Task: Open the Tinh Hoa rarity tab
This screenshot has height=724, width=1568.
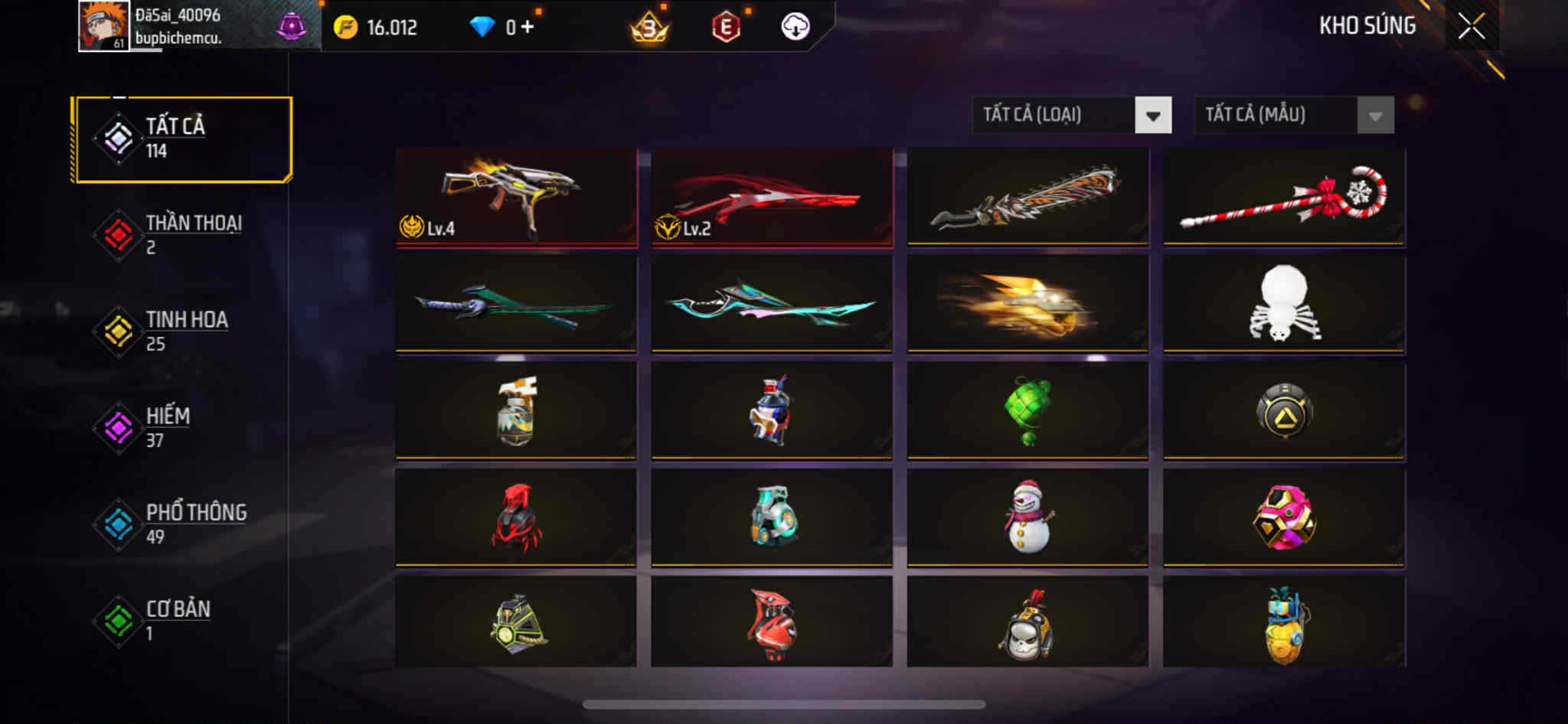Action: tap(182, 331)
